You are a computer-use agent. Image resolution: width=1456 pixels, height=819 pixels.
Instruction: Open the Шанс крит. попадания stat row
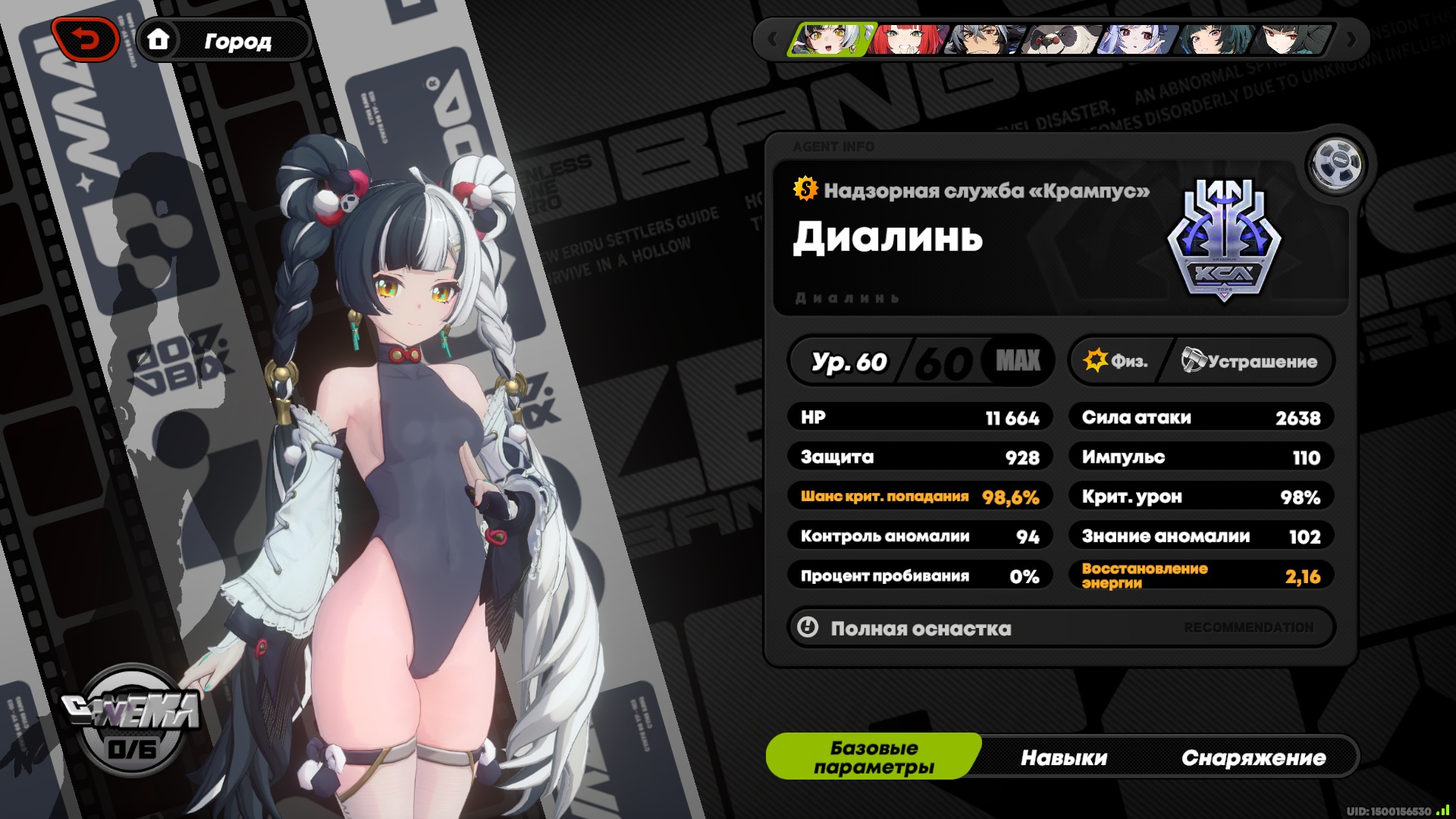point(920,497)
